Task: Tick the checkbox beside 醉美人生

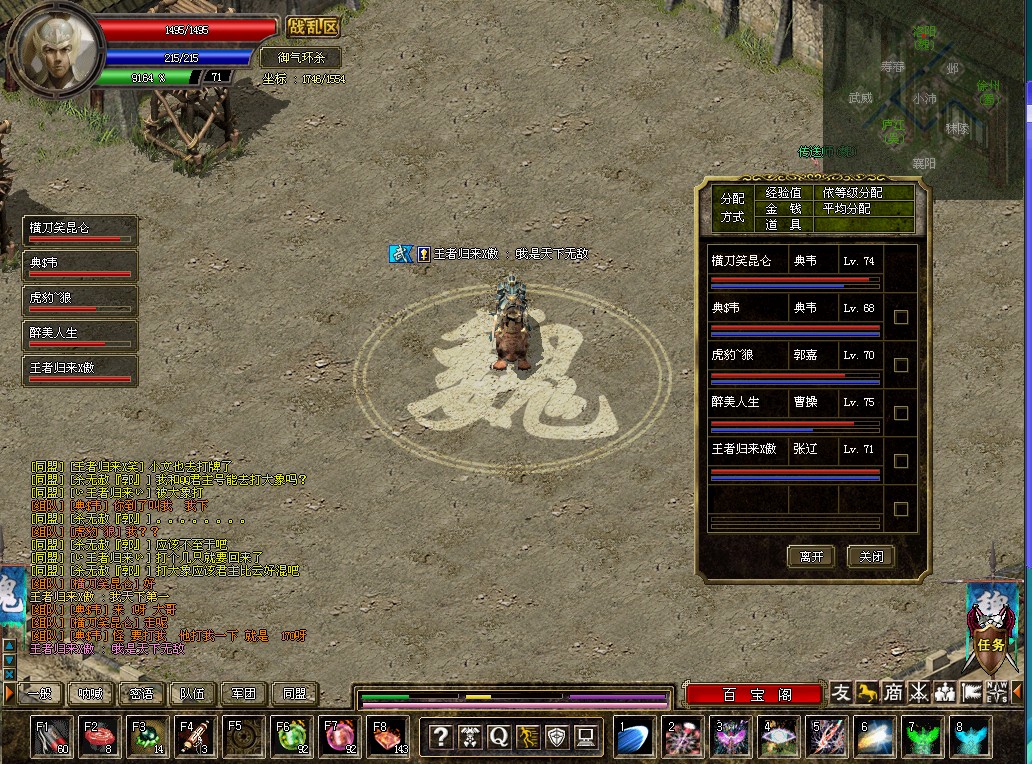Action: [x=901, y=413]
